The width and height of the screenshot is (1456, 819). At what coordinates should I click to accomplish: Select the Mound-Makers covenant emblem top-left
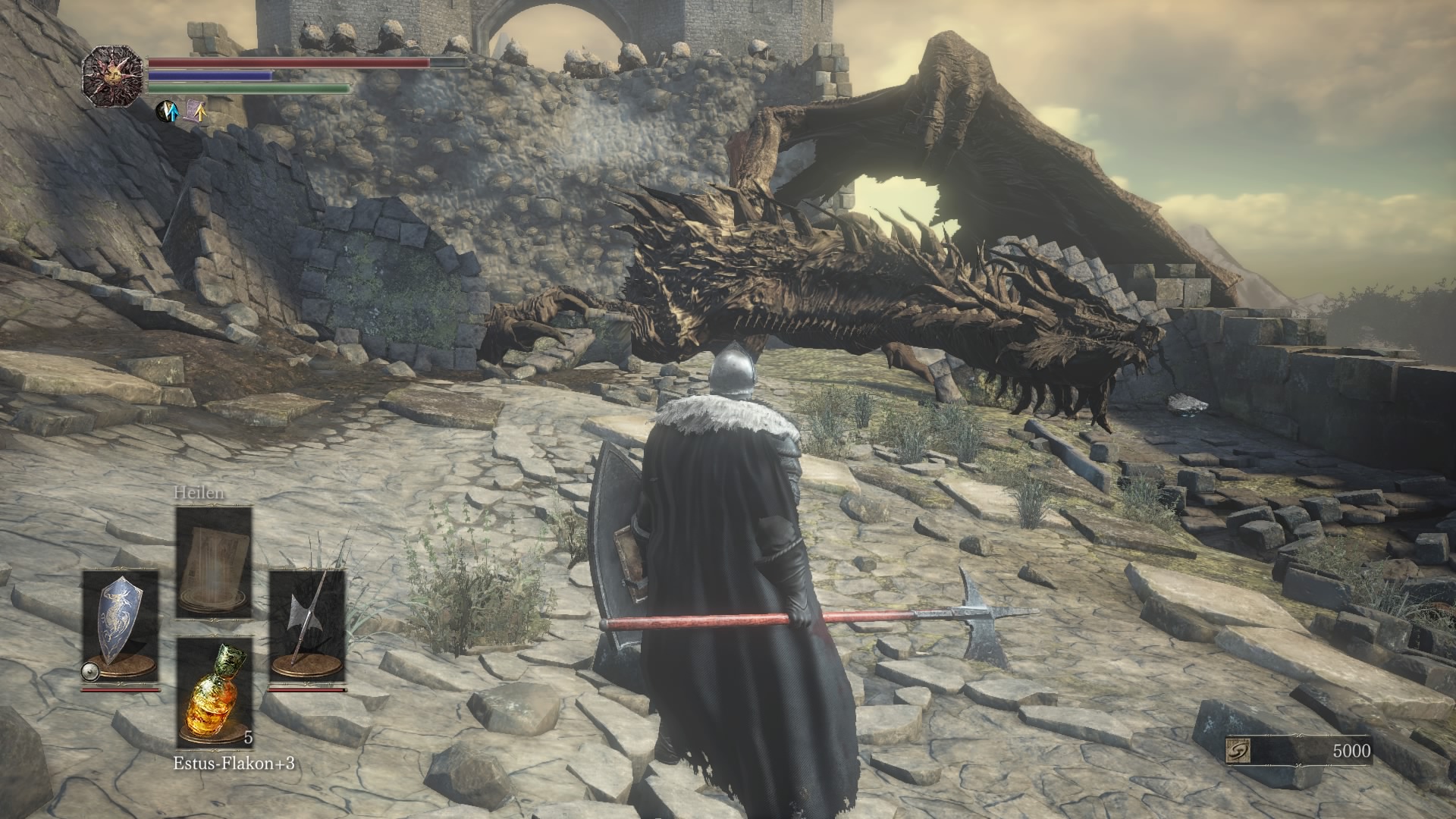coord(114,72)
